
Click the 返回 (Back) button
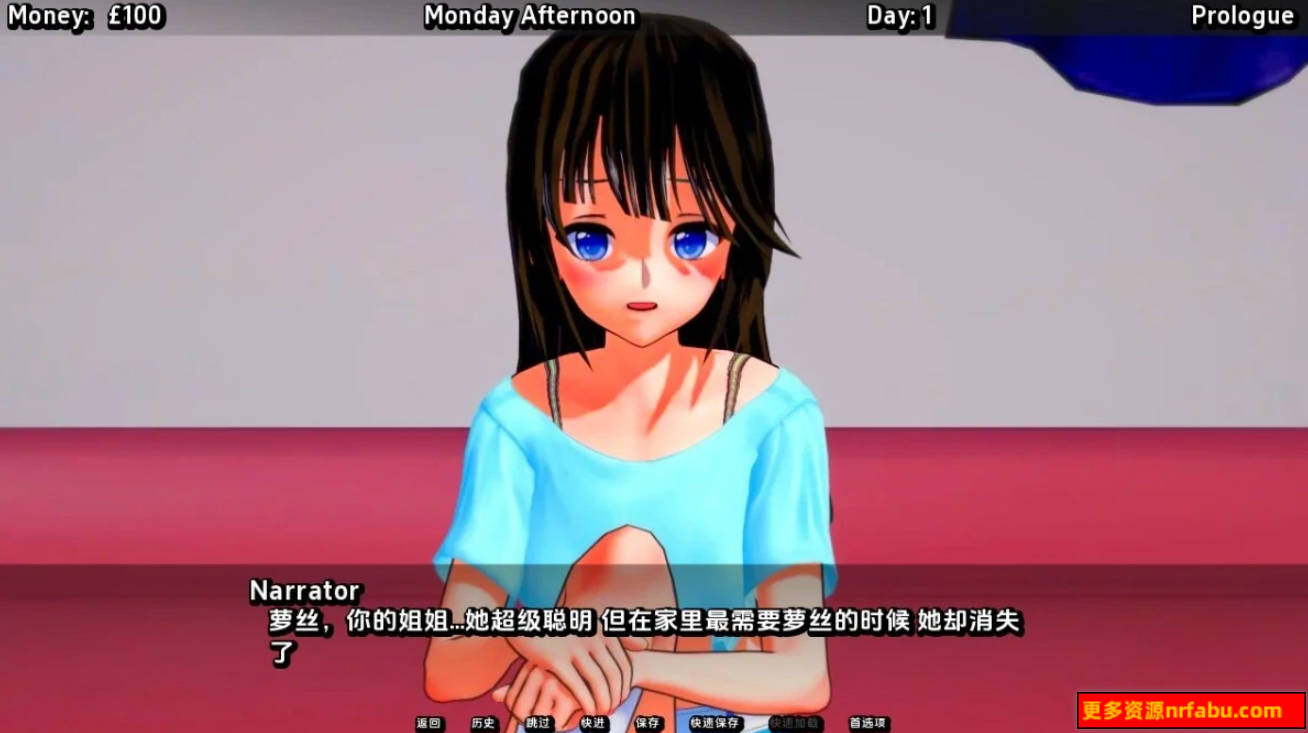(430, 722)
